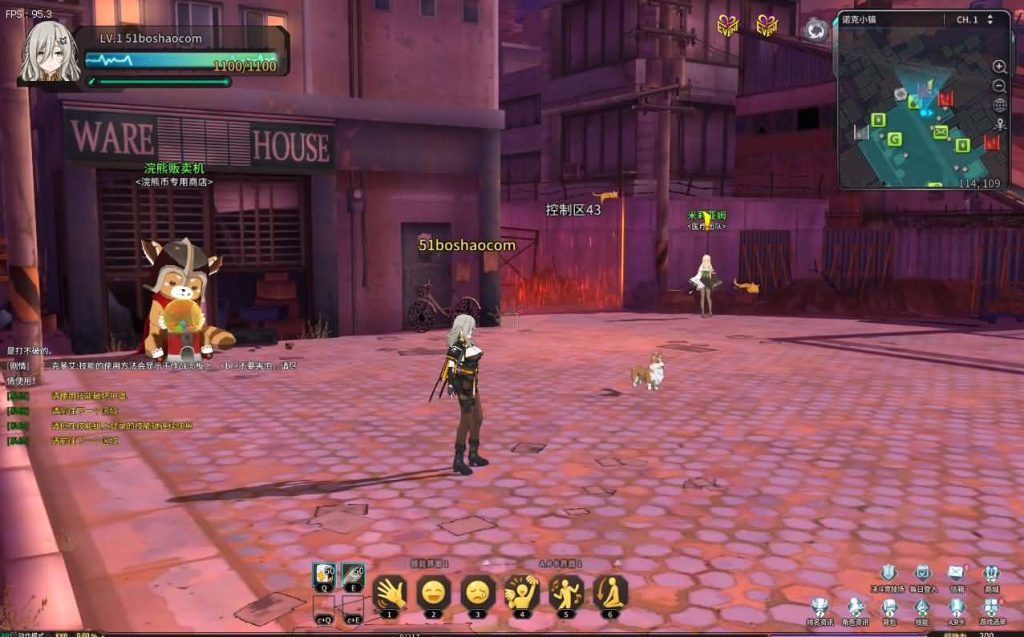Zoom in on the minimap
This screenshot has width=1024, height=637.
pyautogui.click(x=999, y=67)
